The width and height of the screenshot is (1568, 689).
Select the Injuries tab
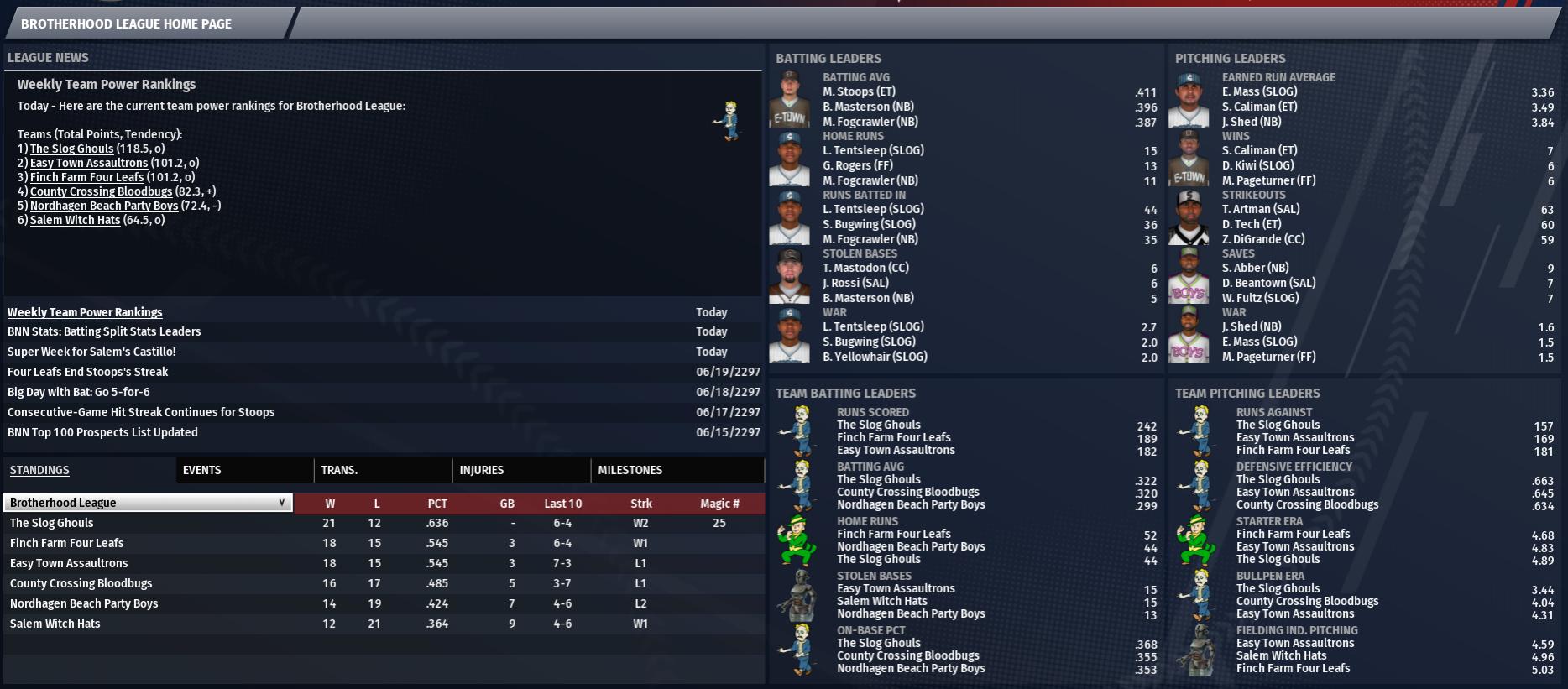coord(481,470)
